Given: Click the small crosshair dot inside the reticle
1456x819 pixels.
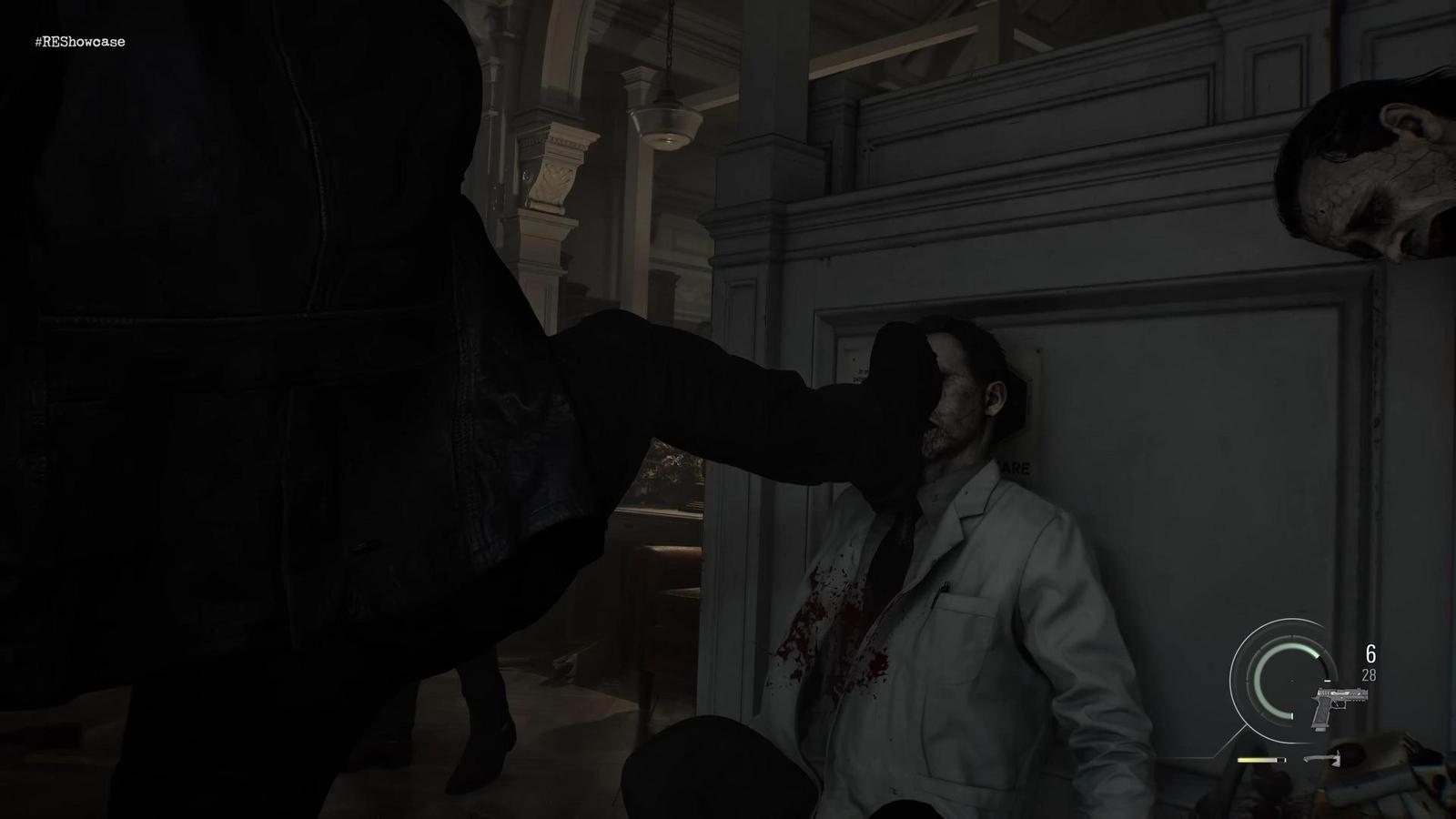Looking at the screenshot, I should click(x=1291, y=682).
